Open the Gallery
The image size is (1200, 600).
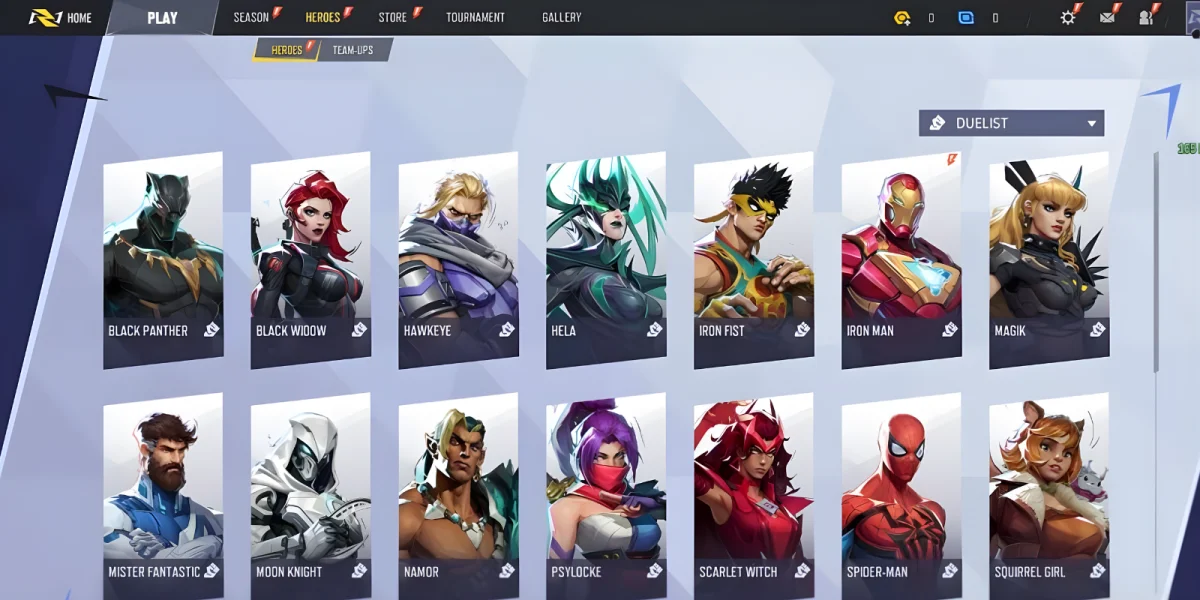coord(561,17)
